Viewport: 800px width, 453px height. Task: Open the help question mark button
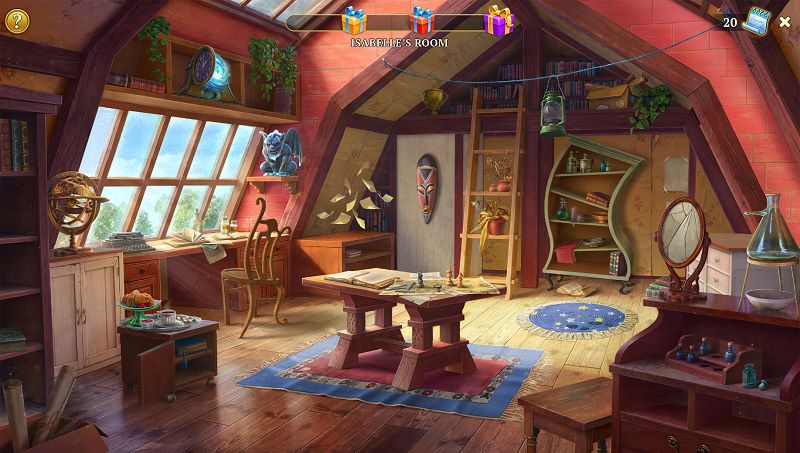[x=17, y=17]
